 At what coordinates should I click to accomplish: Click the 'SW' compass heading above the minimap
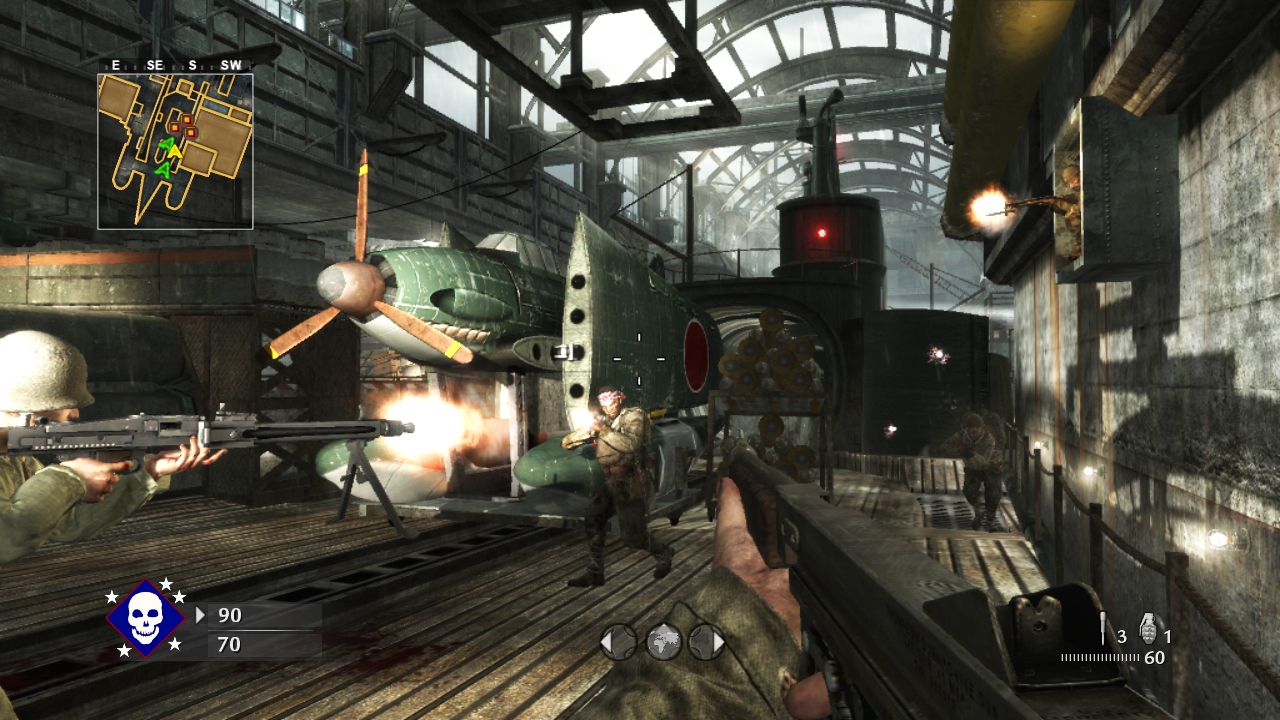click(231, 64)
